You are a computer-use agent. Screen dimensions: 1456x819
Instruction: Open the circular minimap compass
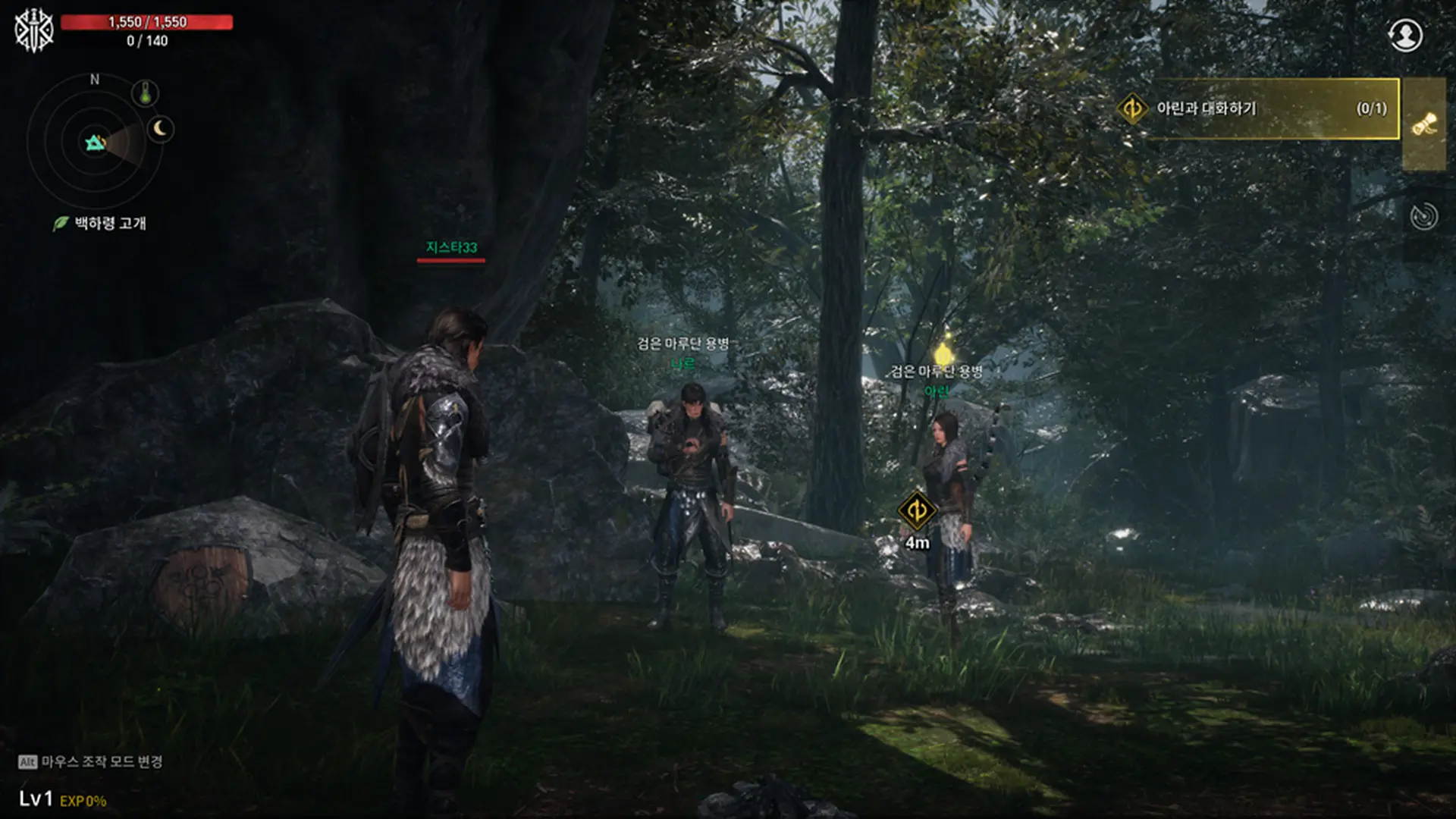[95, 143]
